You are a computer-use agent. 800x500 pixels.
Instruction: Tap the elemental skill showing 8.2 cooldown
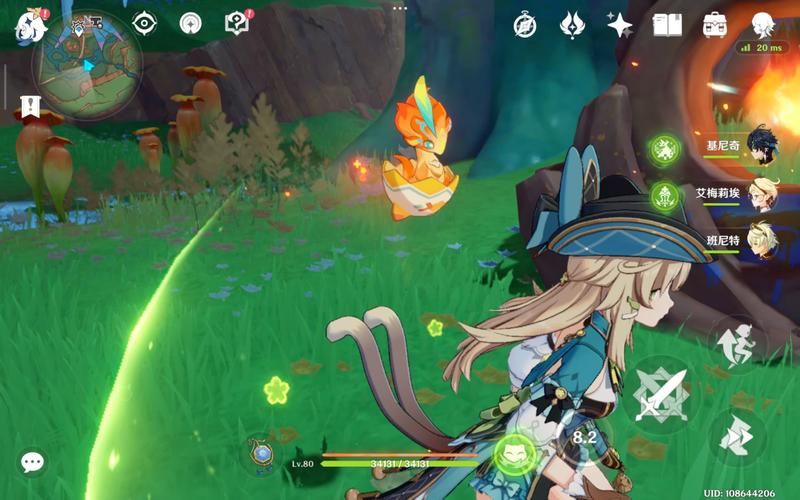coord(584,437)
